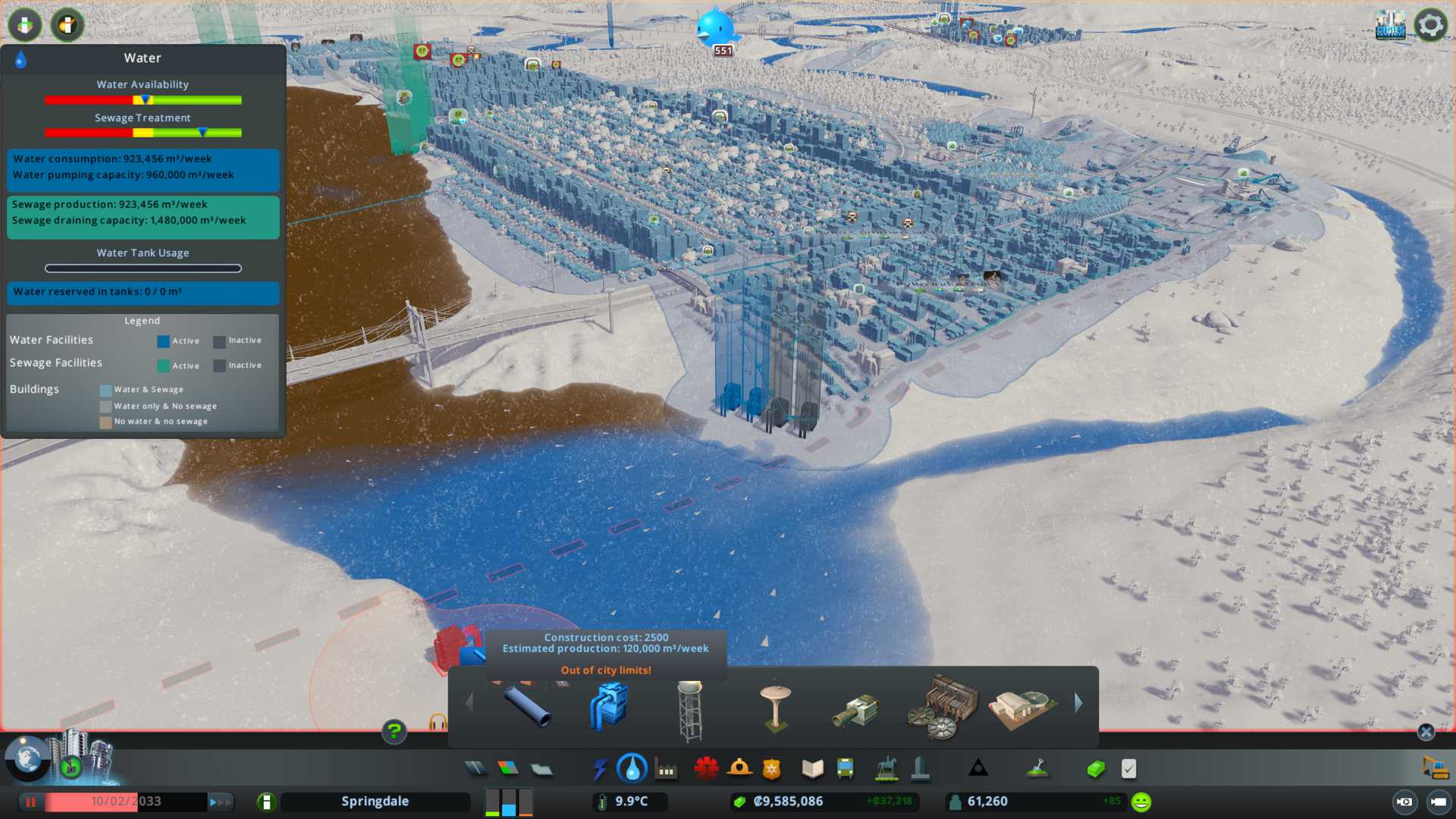Image resolution: width=1456 pixels, height=819 pixels.
Task: Open the Education build menu
Action: (812, 769)
